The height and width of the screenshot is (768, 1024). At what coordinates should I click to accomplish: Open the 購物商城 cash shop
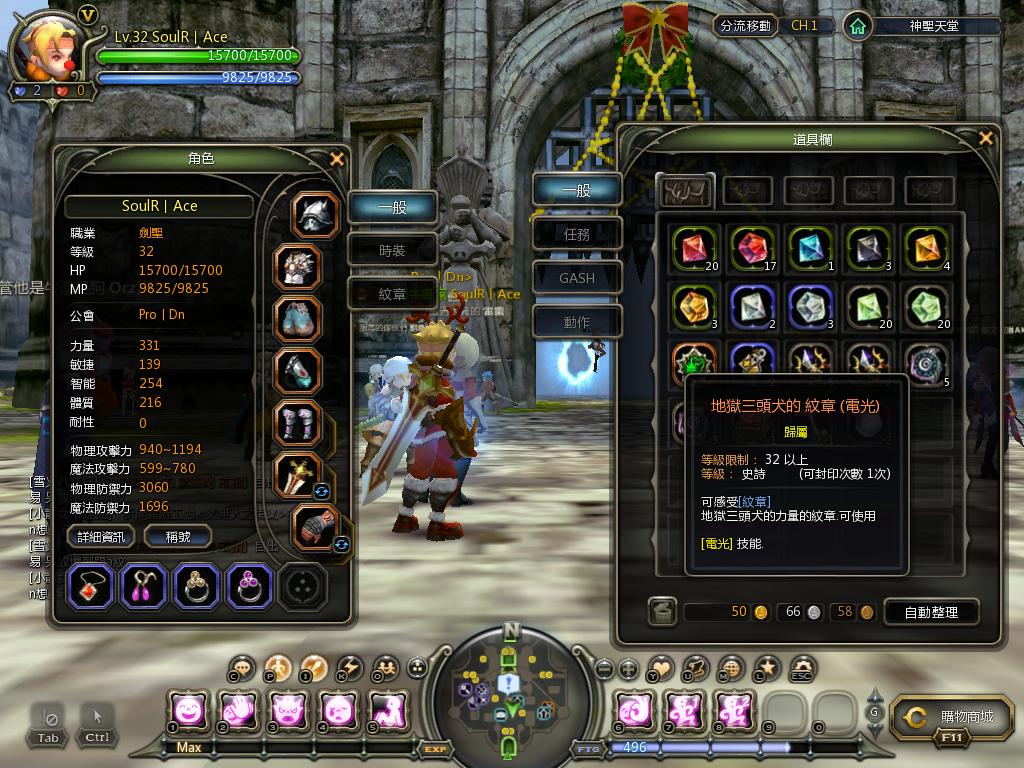coord(954,717)
